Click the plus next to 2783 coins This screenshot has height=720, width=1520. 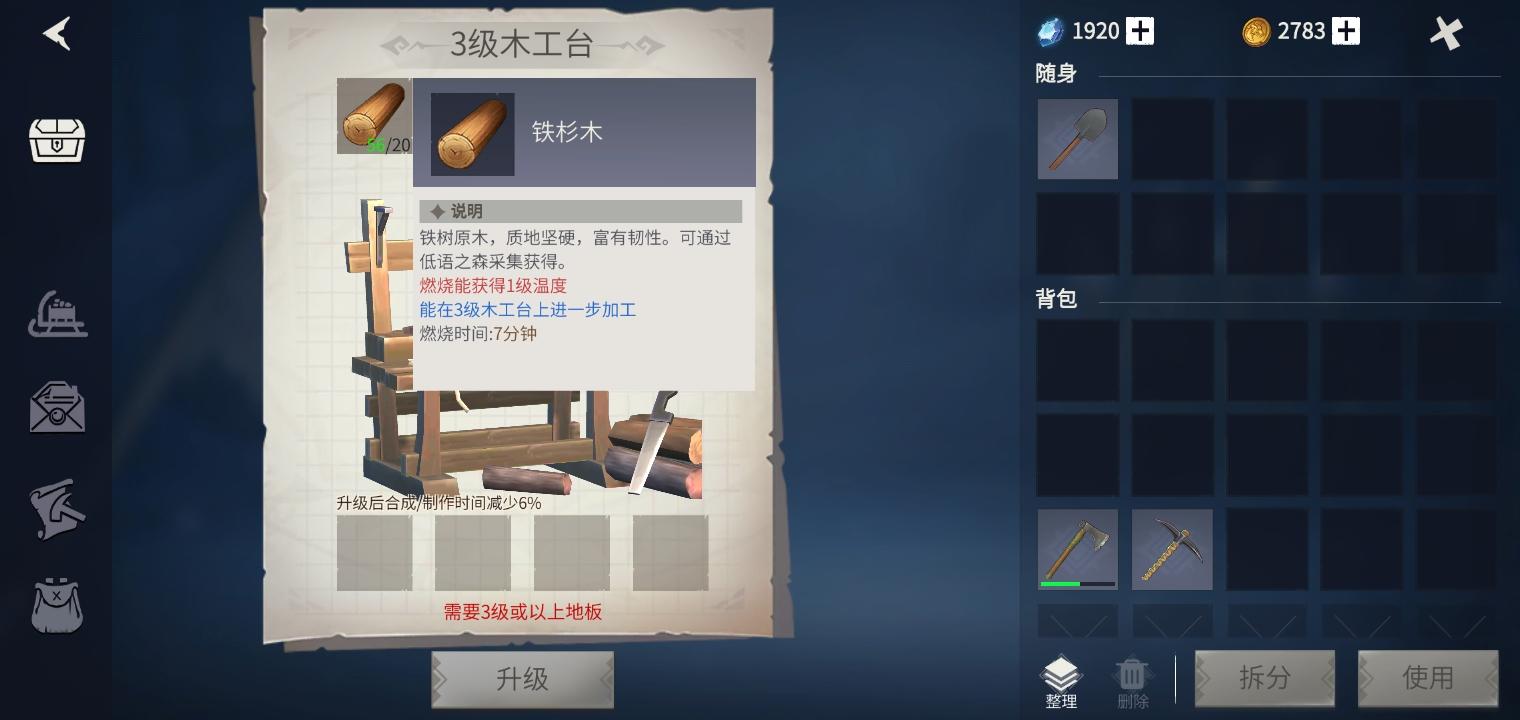point(1345,31)
